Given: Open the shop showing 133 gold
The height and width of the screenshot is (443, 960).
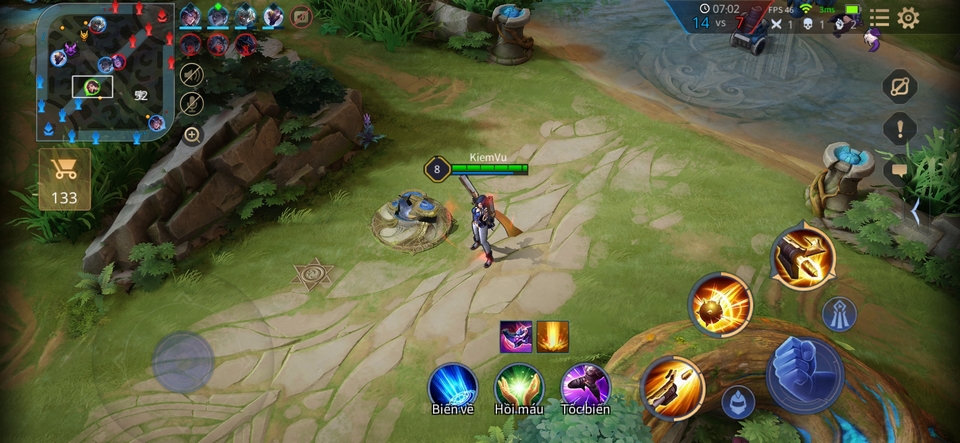Looking at the screenshot, I should (65, 179).
